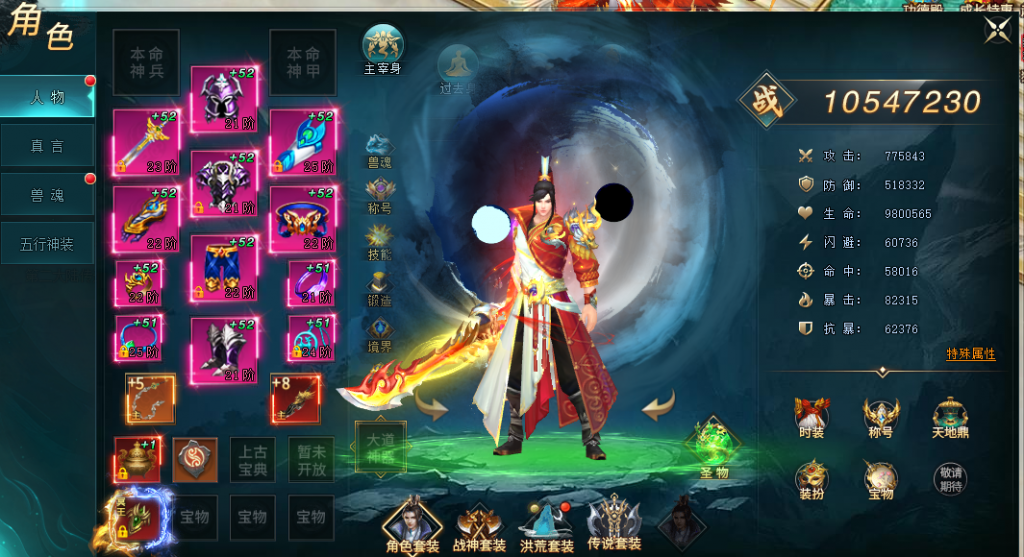Select the 传说套装 set

click(x=613, y=524)
